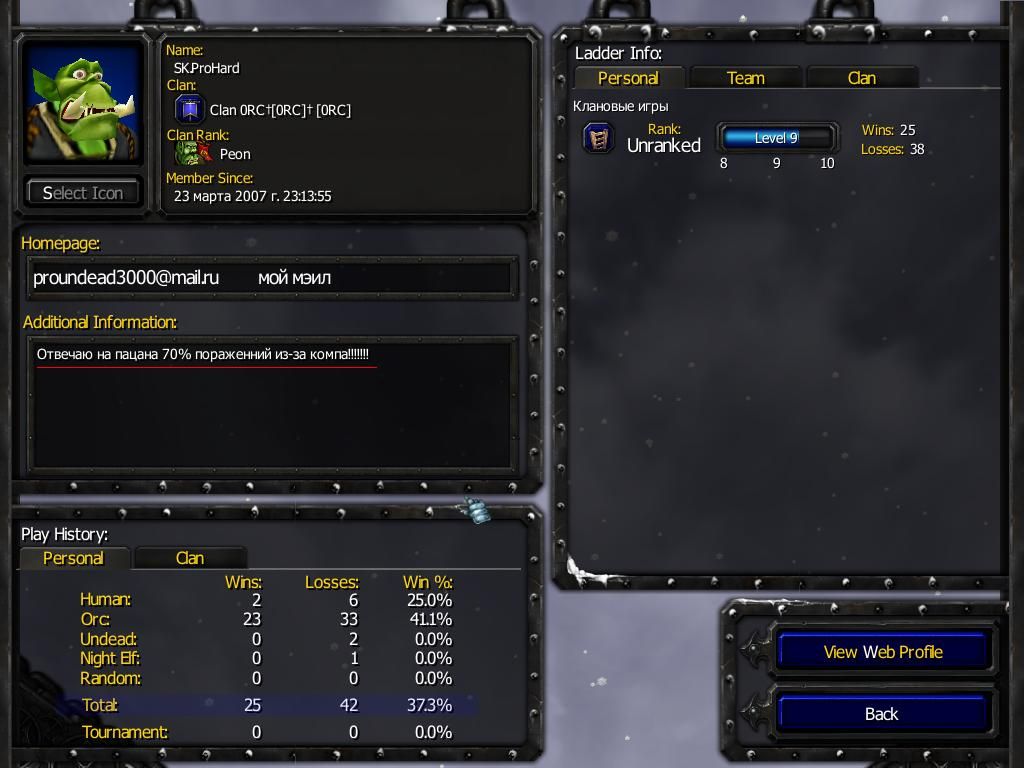Click the clan banner icon
This screenshot has height=768, width=1024.
[189, 110]
